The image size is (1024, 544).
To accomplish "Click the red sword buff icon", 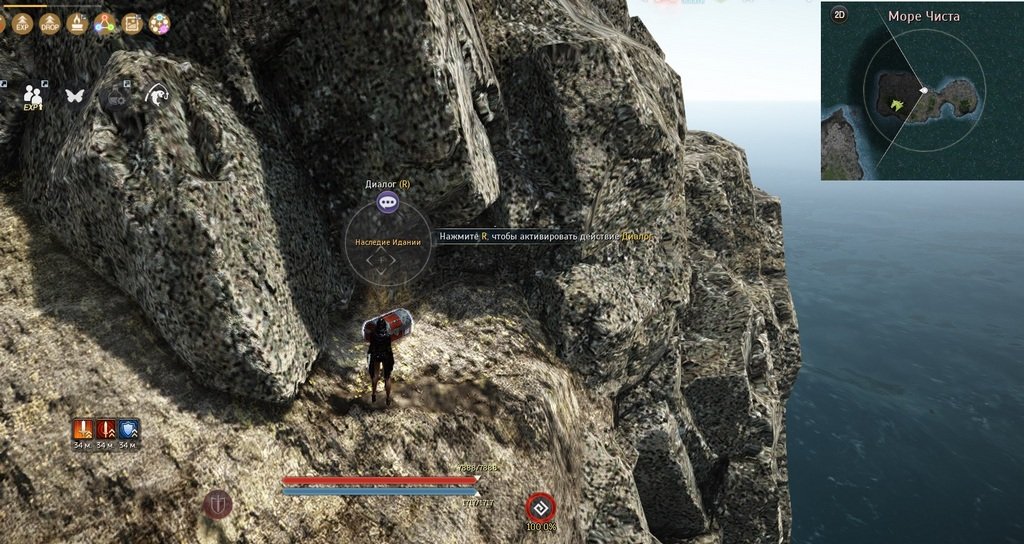I will tap(106, 430).
